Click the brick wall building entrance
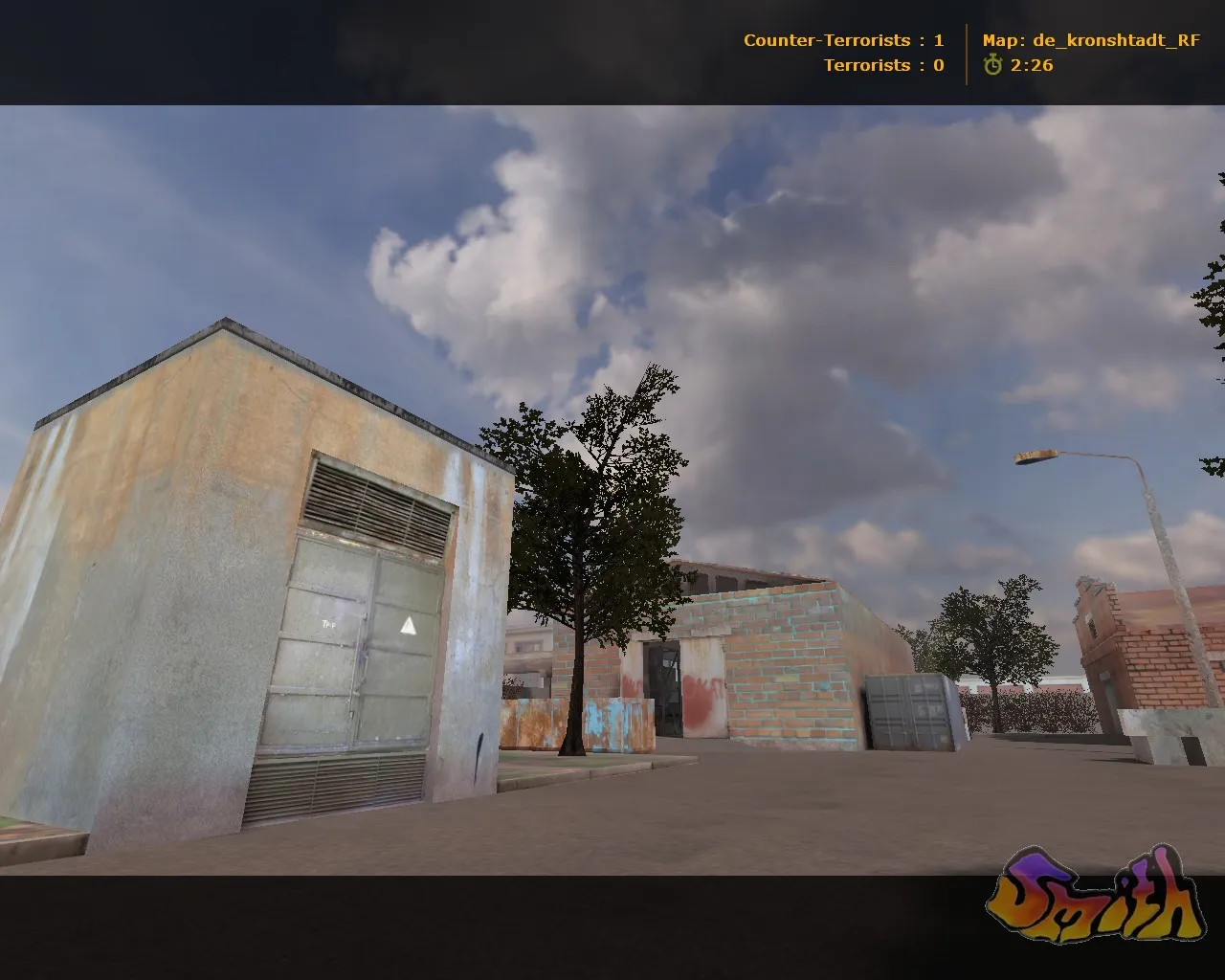The height and width of the screenshot is (980, 1225). 660,689
